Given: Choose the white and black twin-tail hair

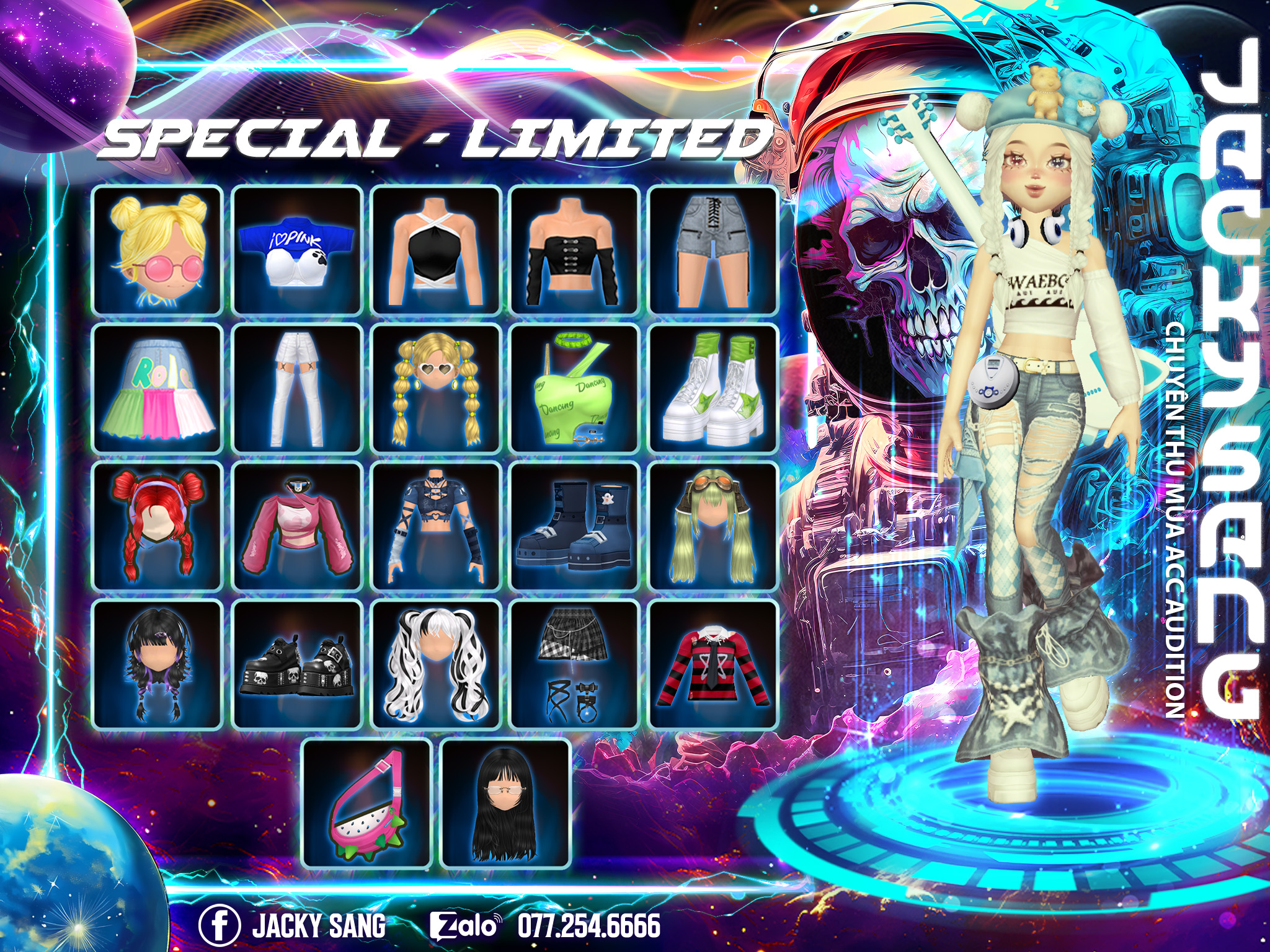Looking at the screenshot, I should tap(435, 665).
